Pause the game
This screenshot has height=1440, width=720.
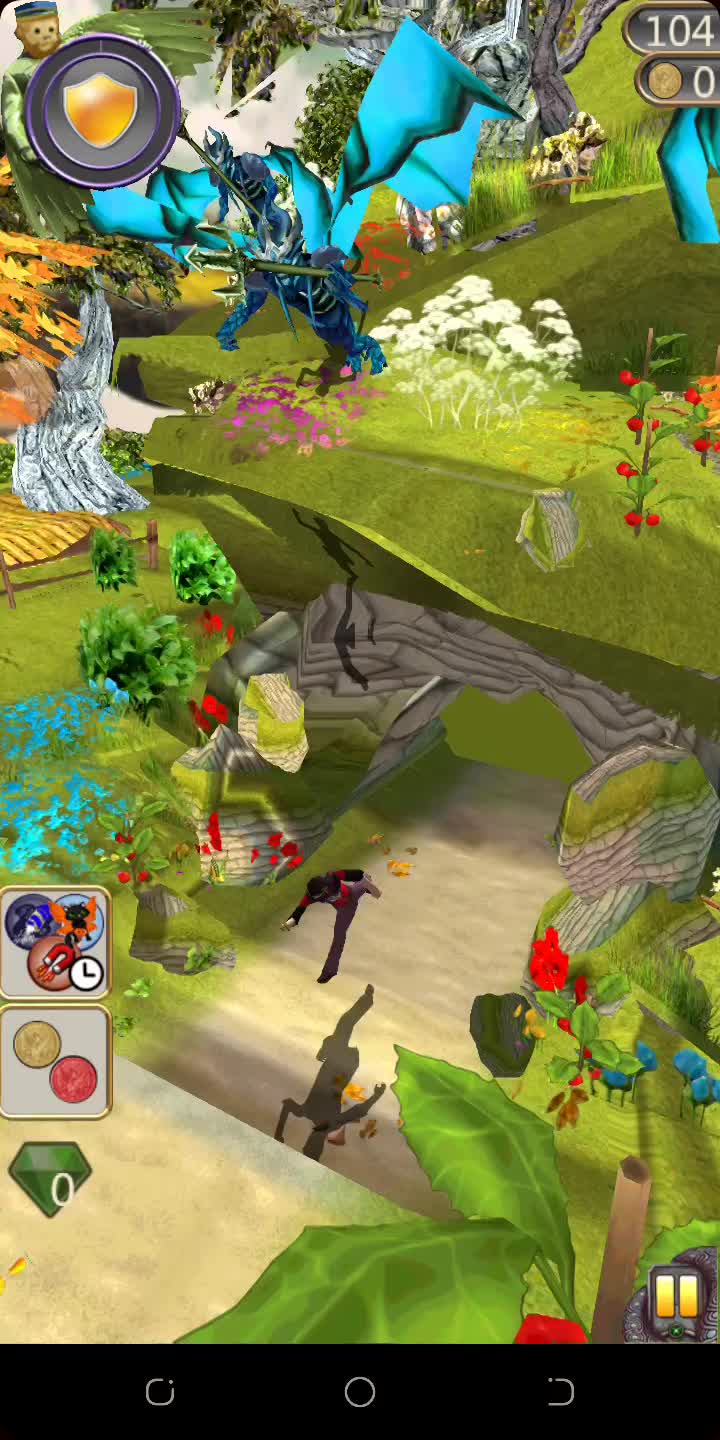(676, 1297)
